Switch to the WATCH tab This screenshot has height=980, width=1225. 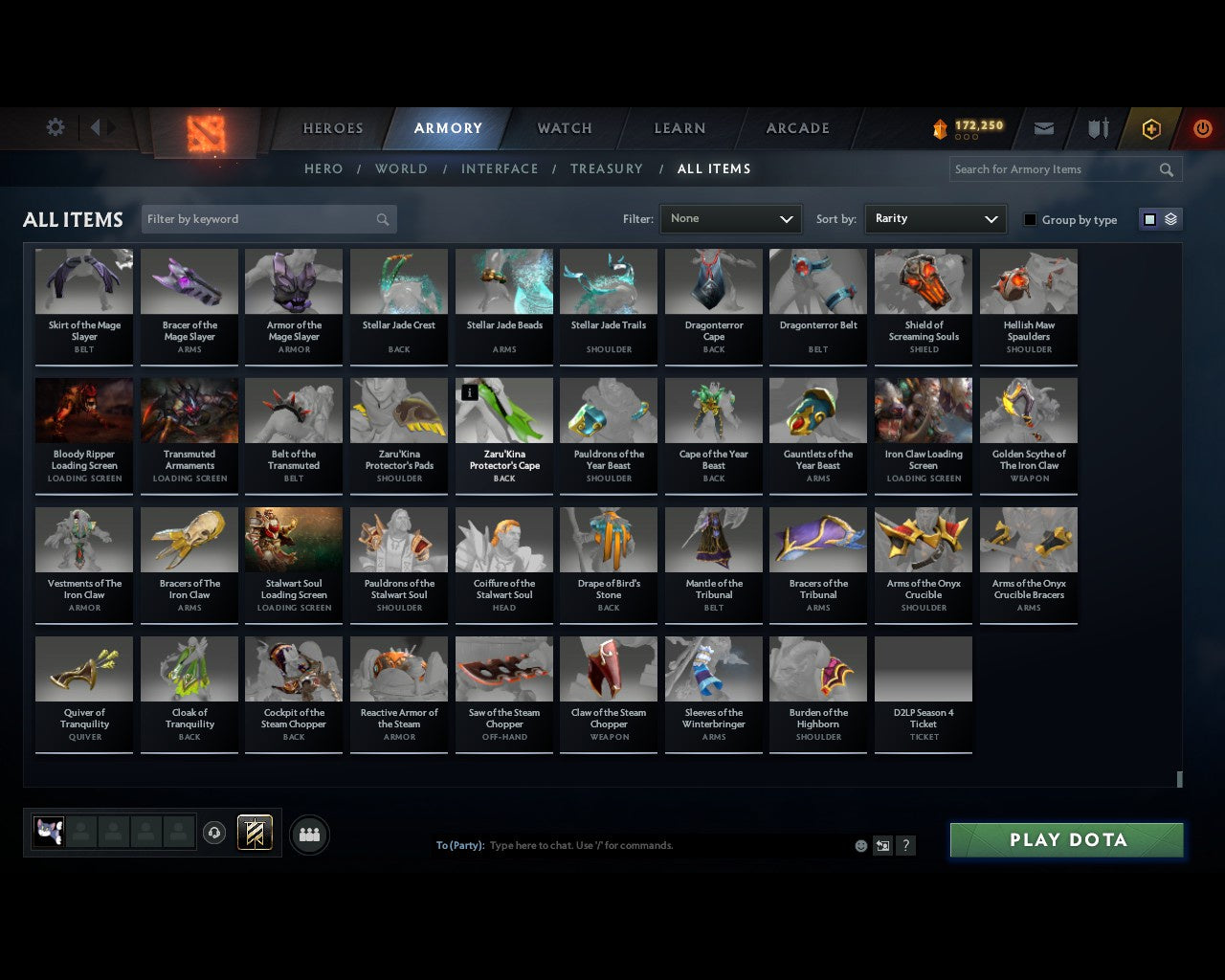(x=564, y=127)
